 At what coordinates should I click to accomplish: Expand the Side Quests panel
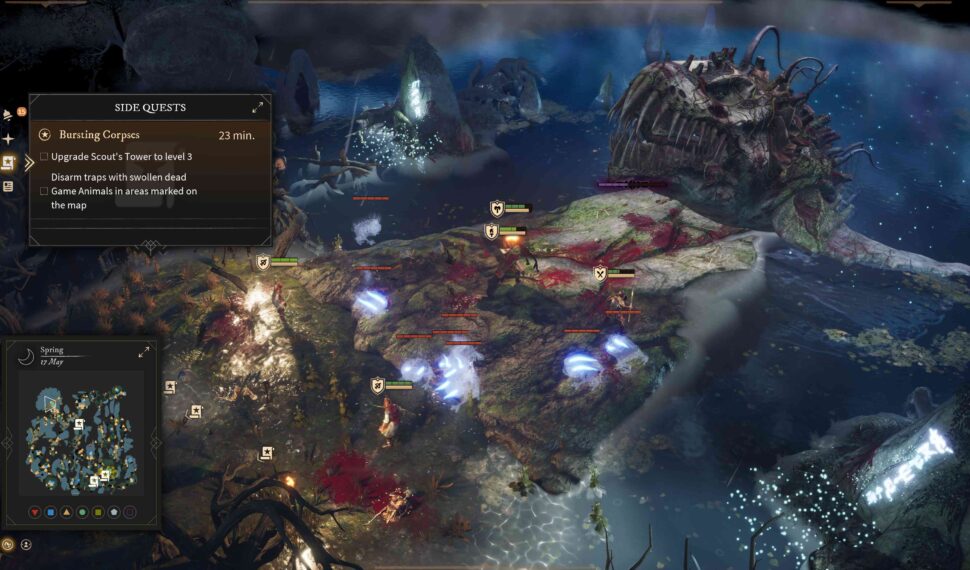tap(257, 107)
